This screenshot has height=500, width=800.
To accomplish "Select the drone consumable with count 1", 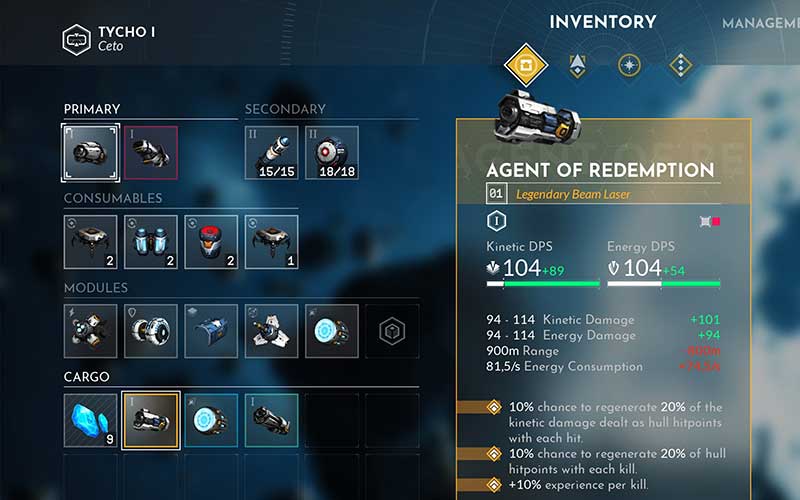I will pos(272,242).
